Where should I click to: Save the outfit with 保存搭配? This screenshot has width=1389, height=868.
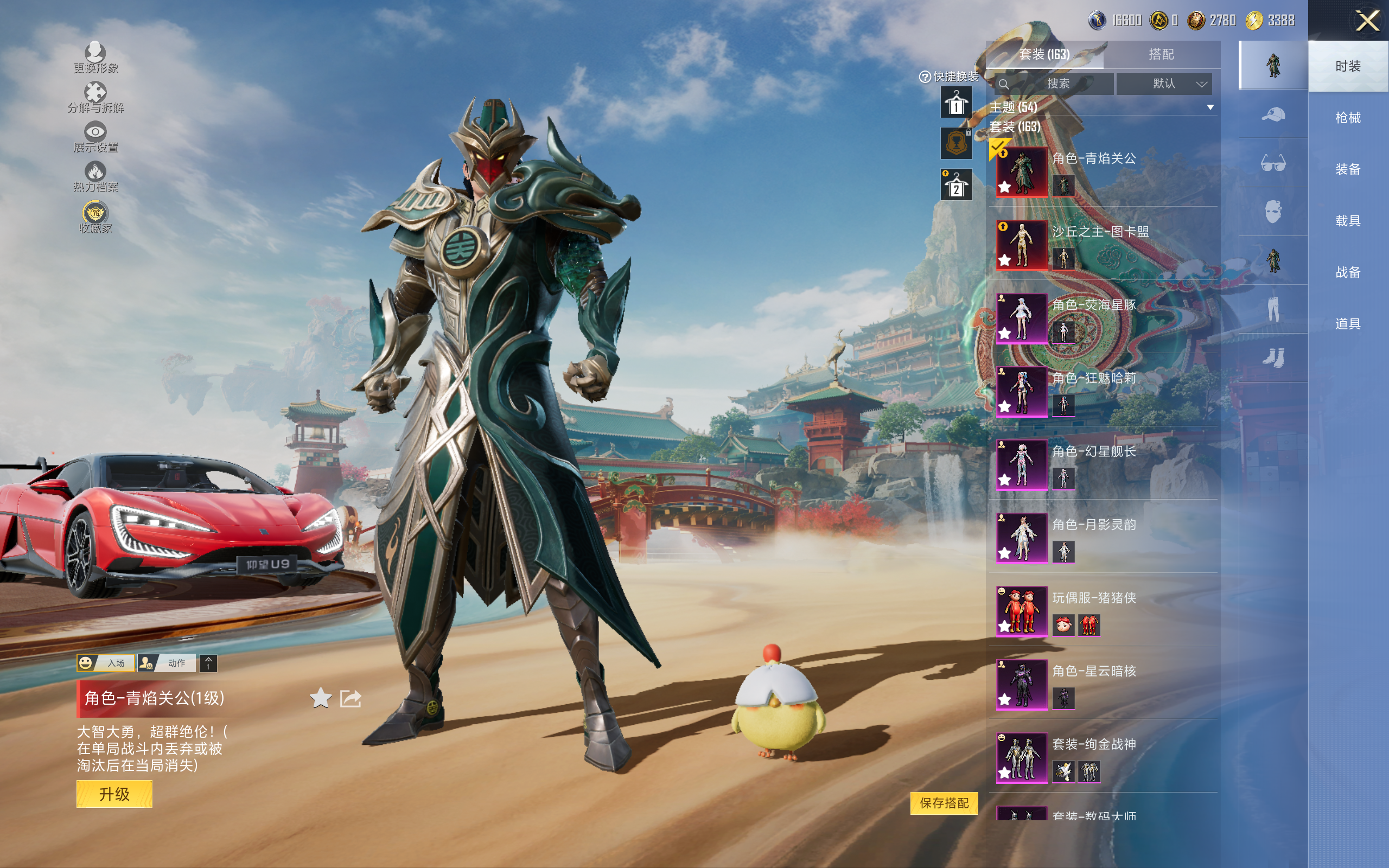[x=944, y=802]
